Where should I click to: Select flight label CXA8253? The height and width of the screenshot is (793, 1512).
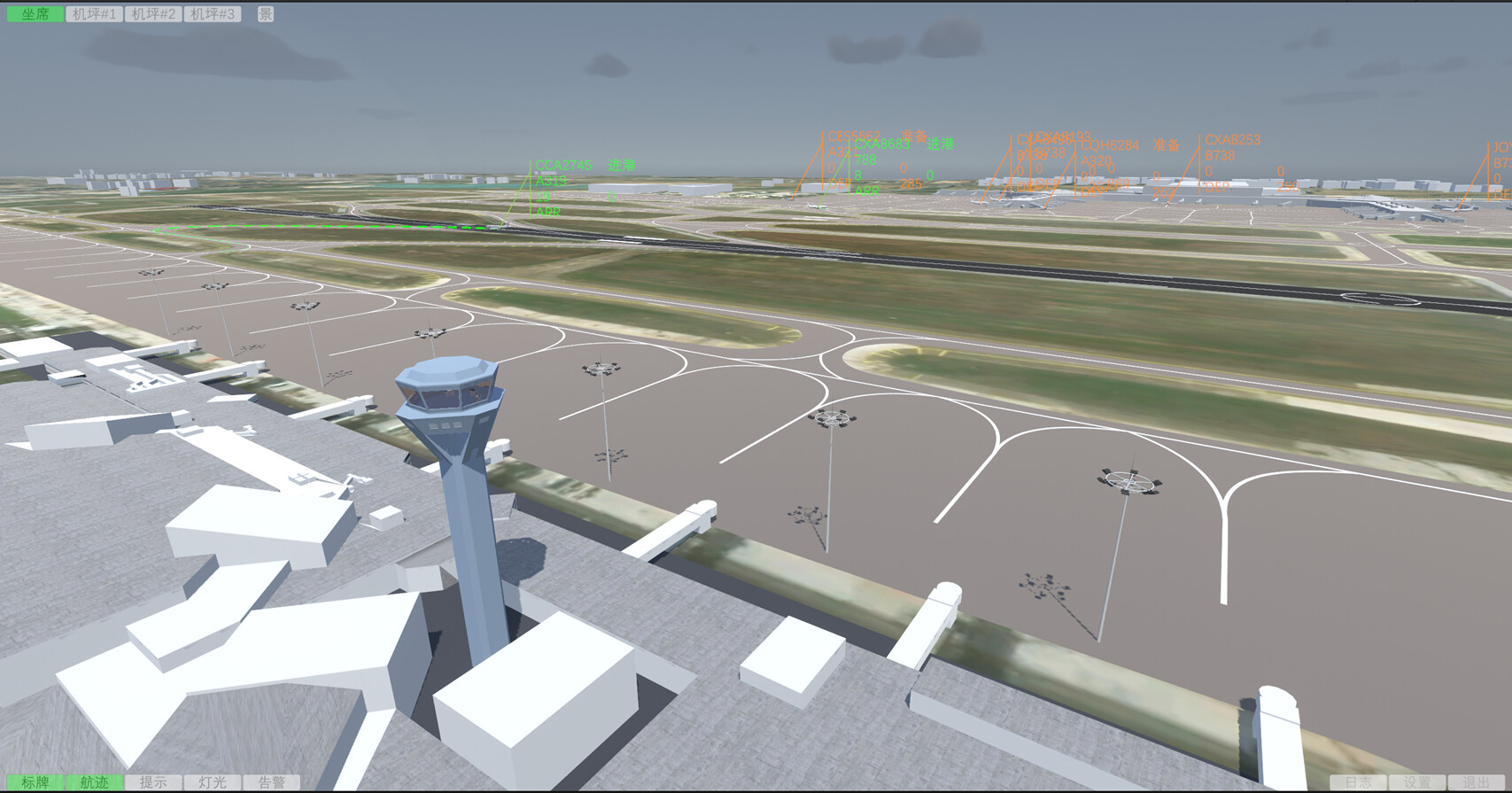1231,140
